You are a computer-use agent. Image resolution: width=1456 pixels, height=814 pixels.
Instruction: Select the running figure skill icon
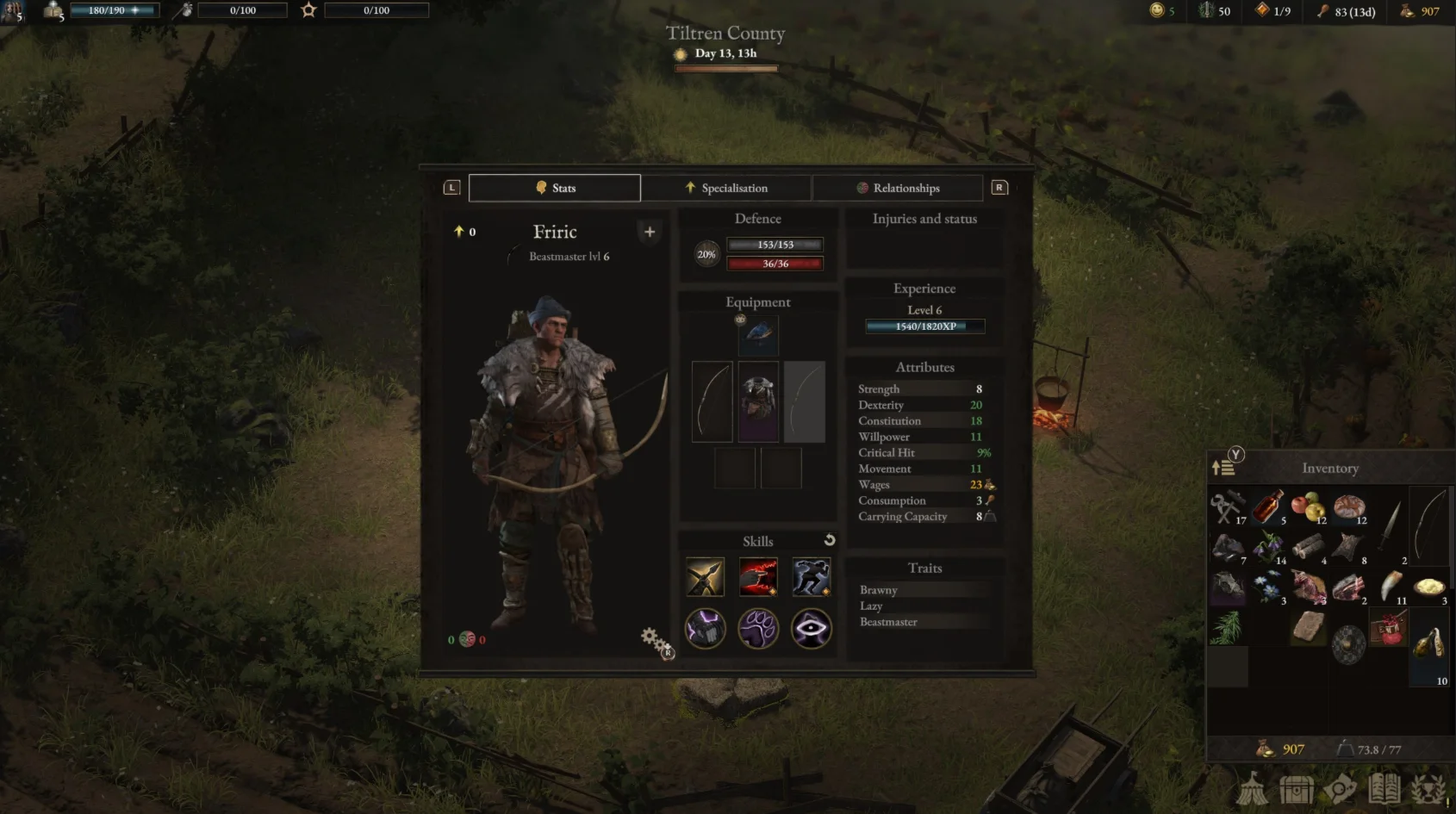812,577
